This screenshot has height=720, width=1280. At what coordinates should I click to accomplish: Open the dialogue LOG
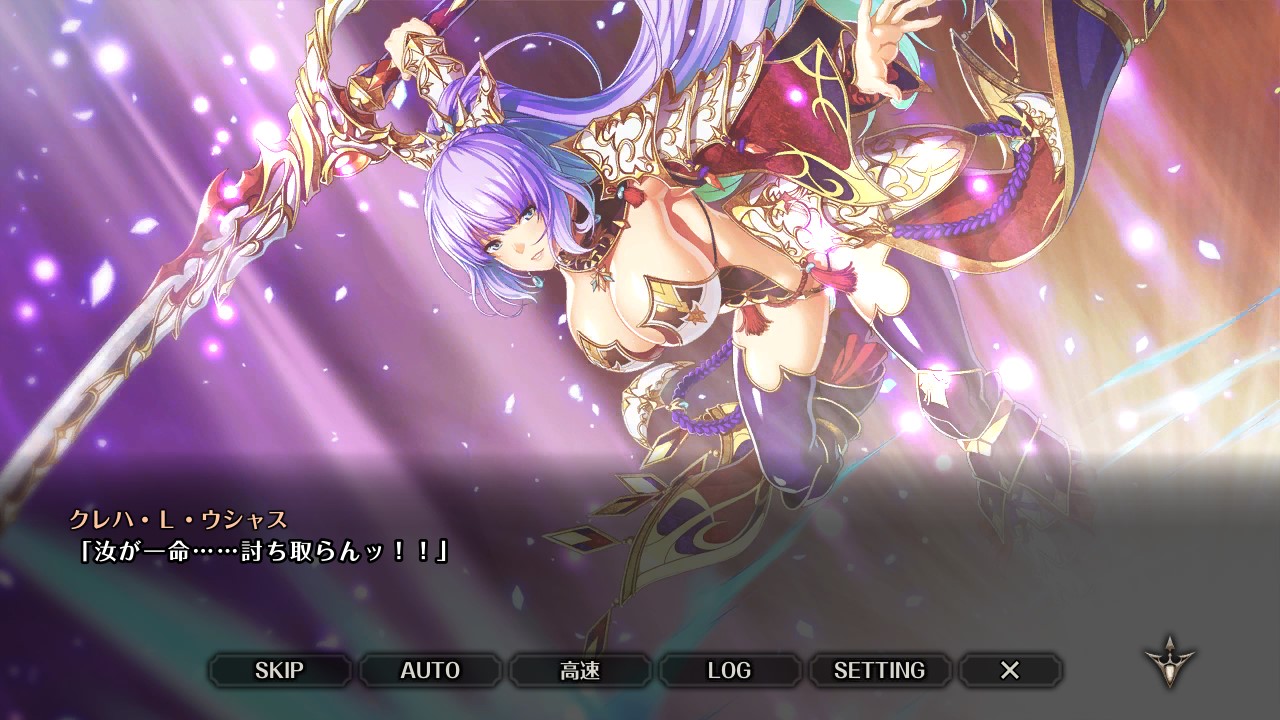pyautogui.click(x=729, y=670)
